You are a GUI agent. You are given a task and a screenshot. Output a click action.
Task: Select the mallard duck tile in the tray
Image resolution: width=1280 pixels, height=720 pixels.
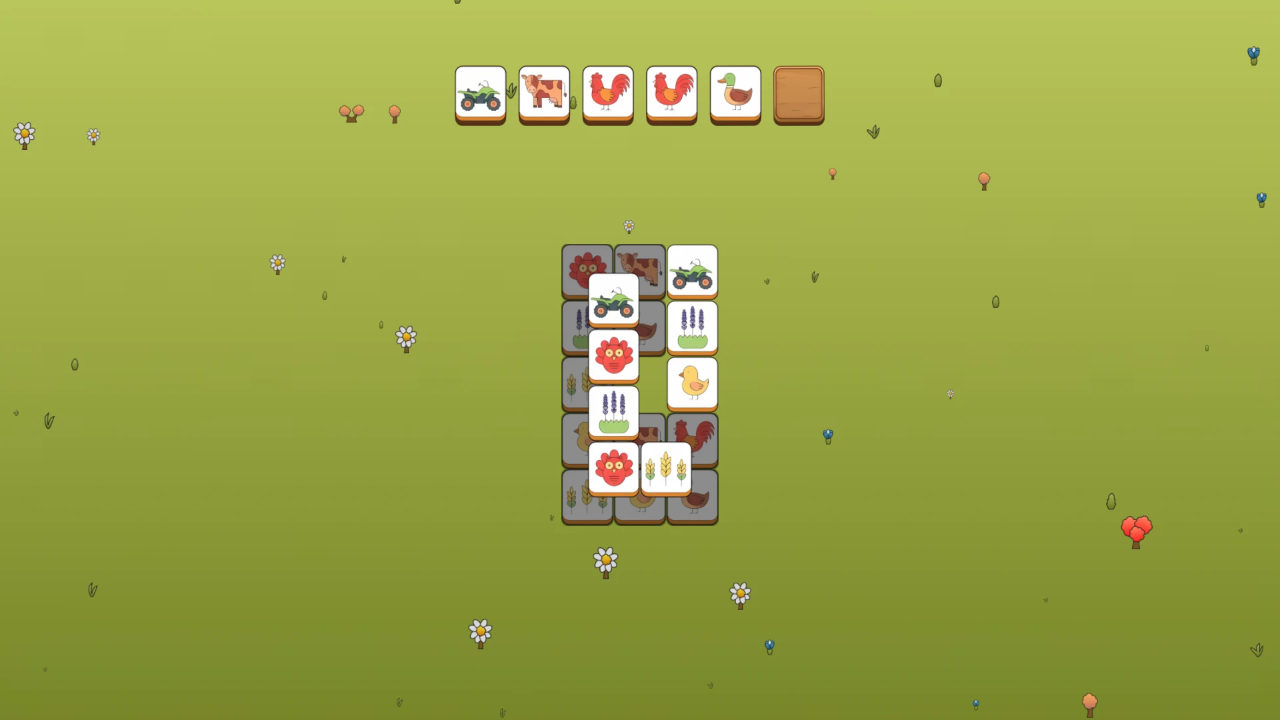click(x=735, y=95)
